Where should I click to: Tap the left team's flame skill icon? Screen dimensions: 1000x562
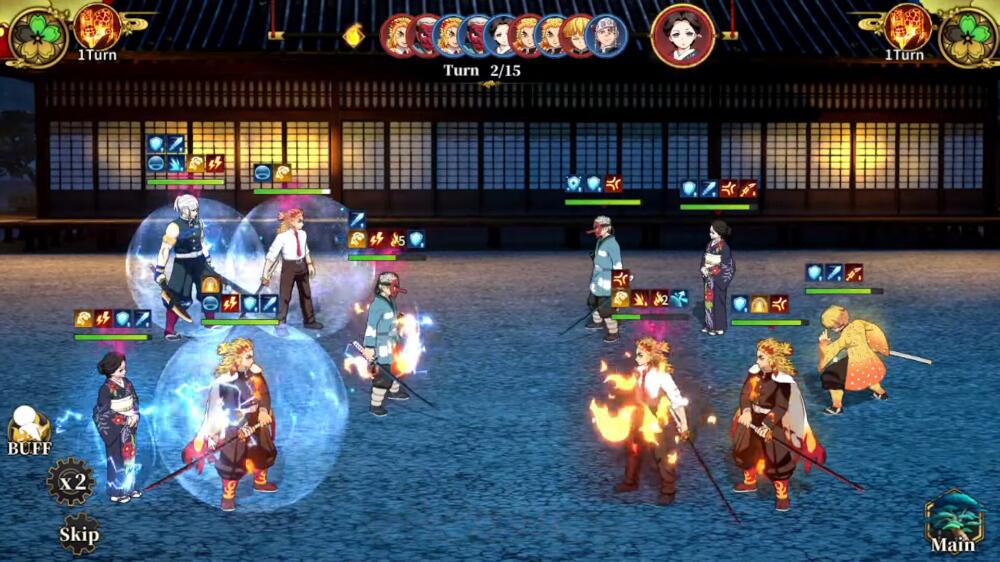[98, 27]
